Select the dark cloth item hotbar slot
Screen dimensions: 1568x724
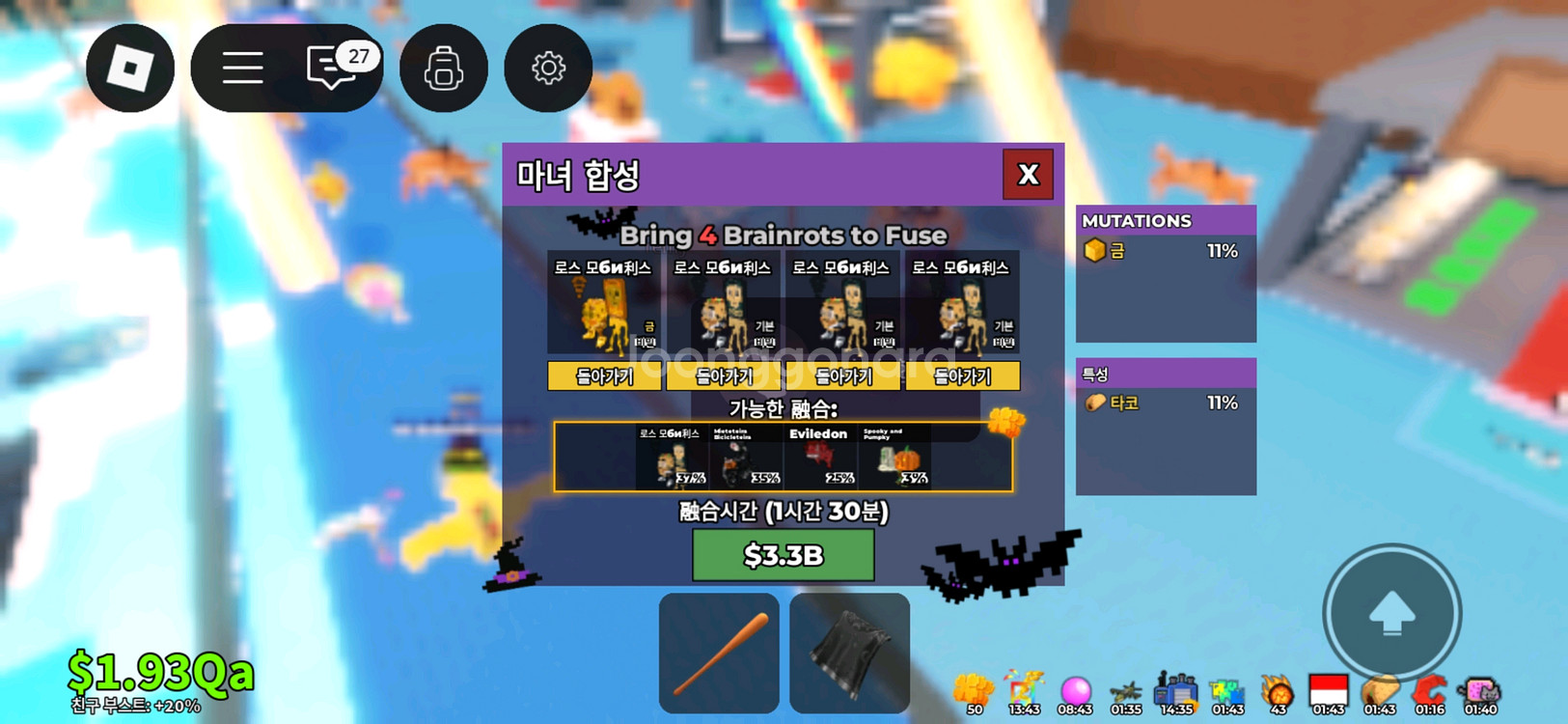coord(849,654)
